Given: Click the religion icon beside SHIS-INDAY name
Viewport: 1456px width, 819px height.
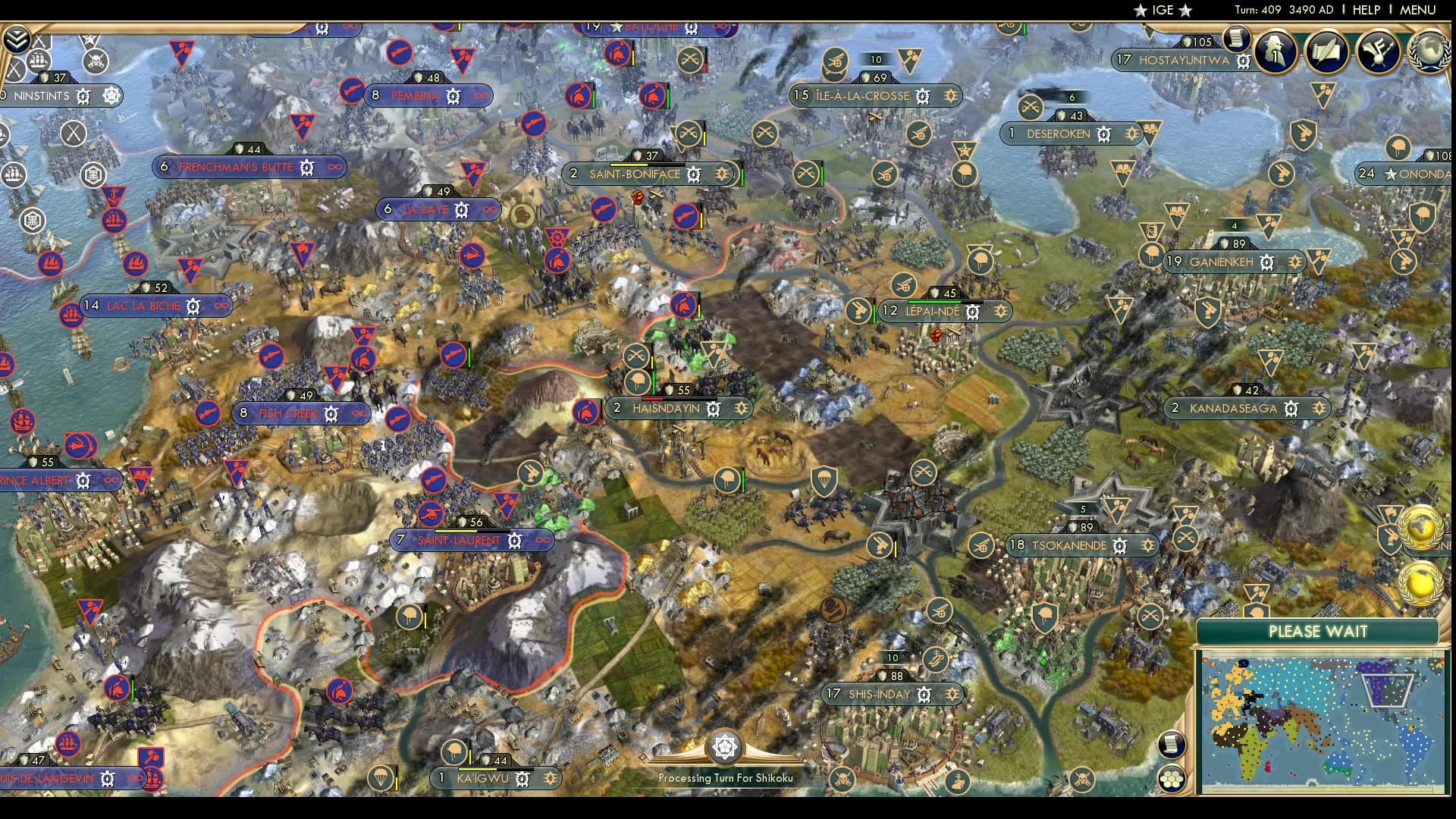Looking at the screenshot, I should (x=924, y=694).
